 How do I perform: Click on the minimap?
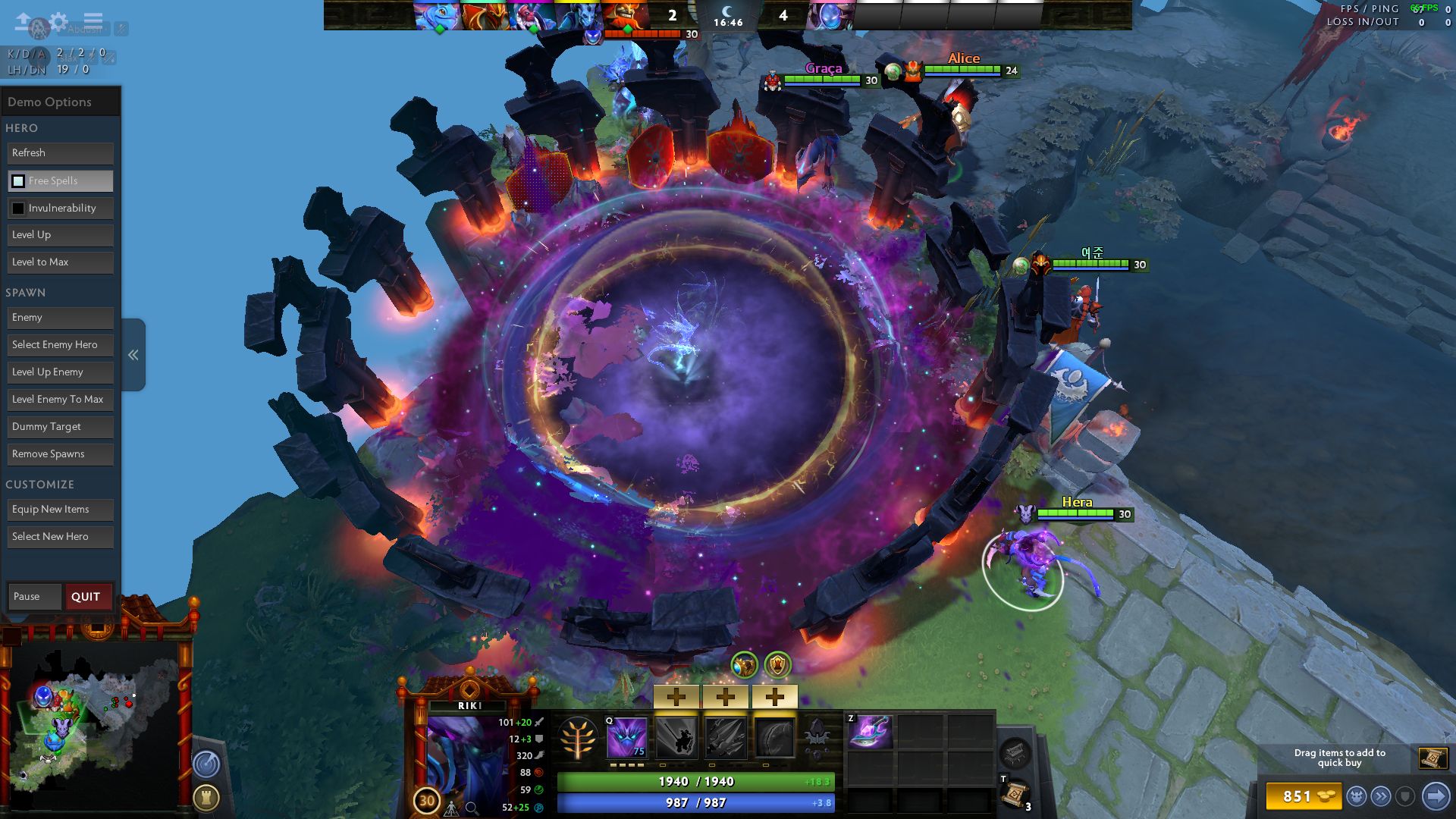[95, 720]
